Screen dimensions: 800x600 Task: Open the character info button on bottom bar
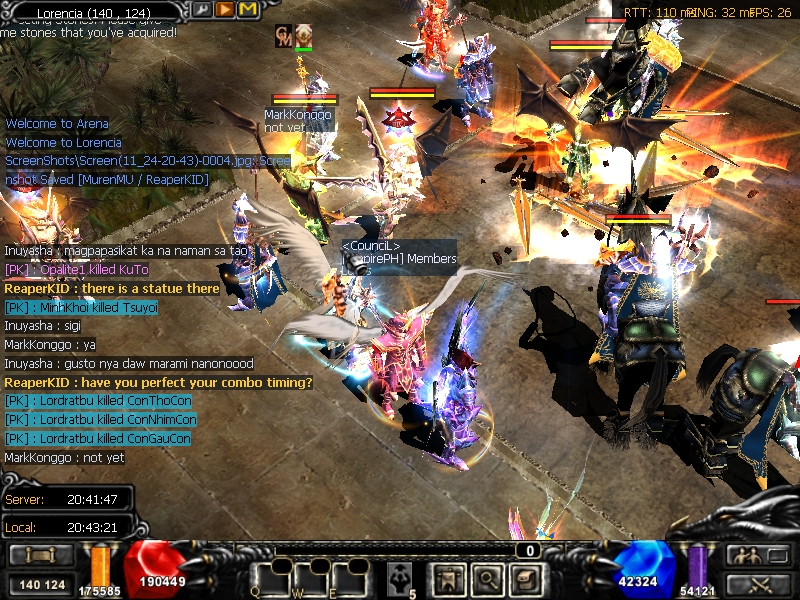445,578
